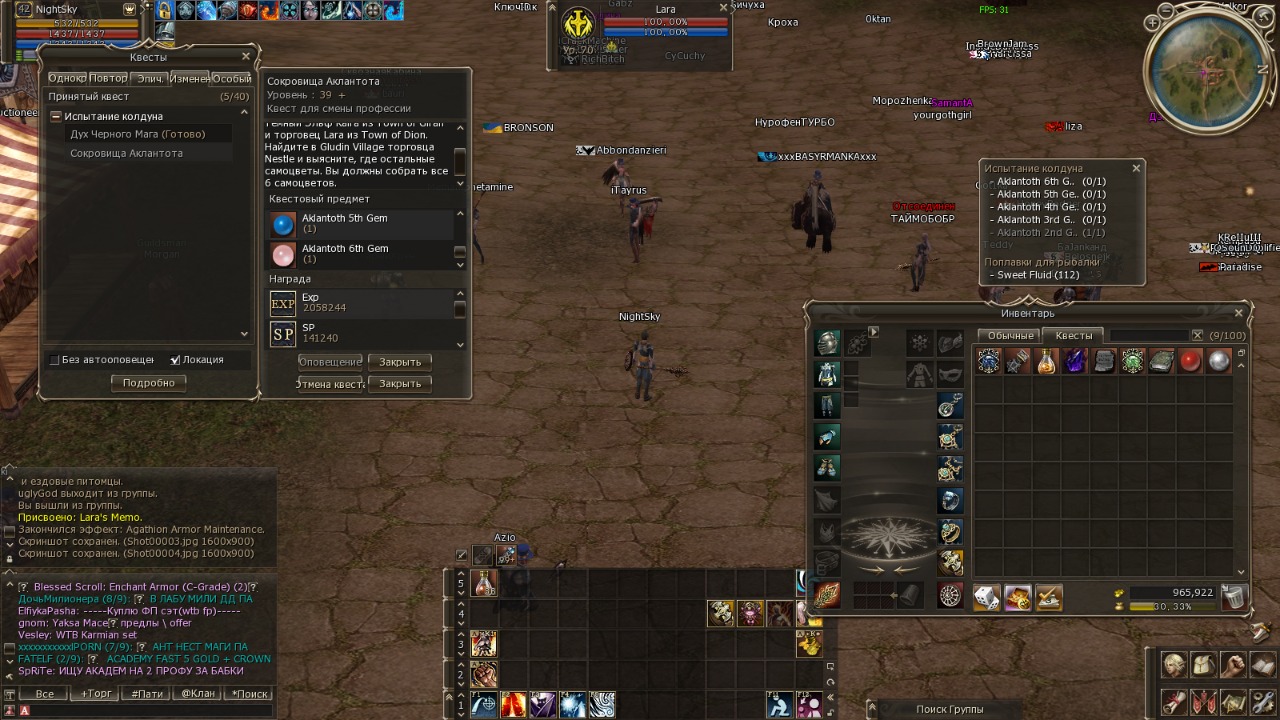The width and height of the screenshot is (1280, 720).
Task: Select the red orb in the inventory
Action: [1190, 362]
